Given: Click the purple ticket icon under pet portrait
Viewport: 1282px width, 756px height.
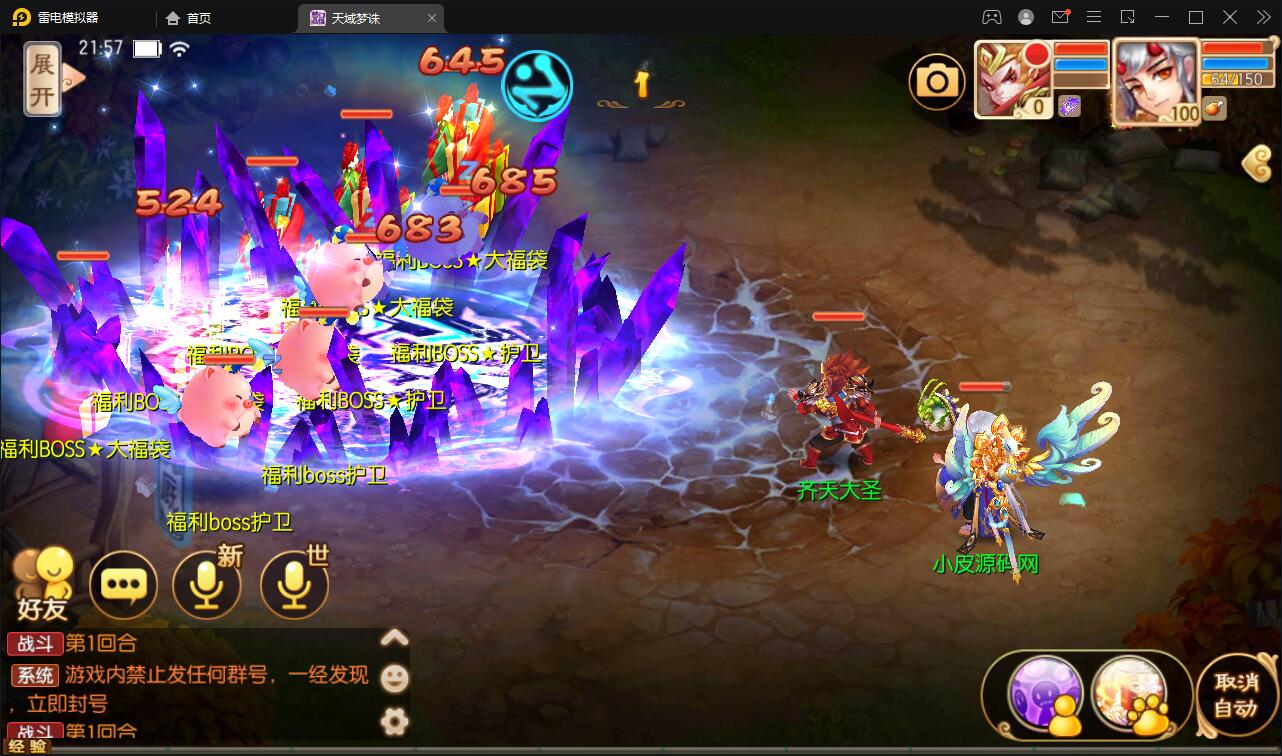Looking at the screenshot, I should [1069, 106].
